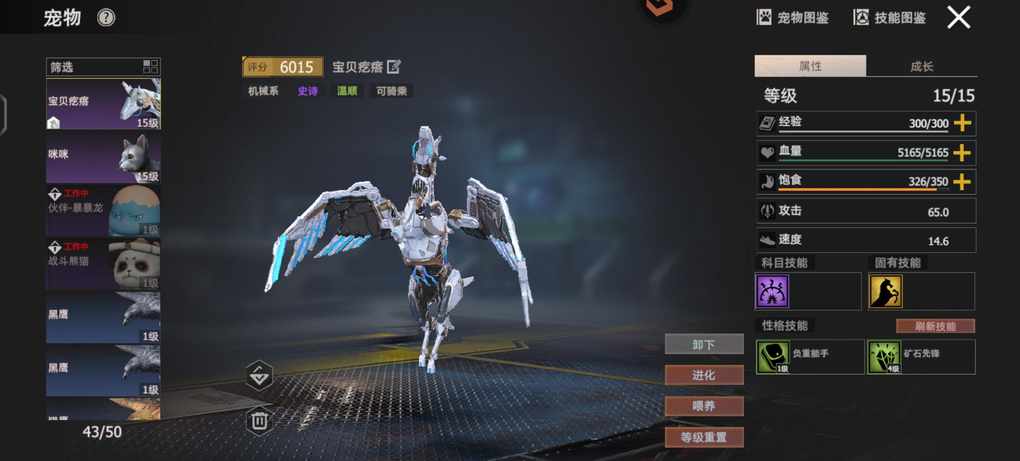Restore health using the 血量 plus button
1020x461 pixels.
click(x=963, y=153)
